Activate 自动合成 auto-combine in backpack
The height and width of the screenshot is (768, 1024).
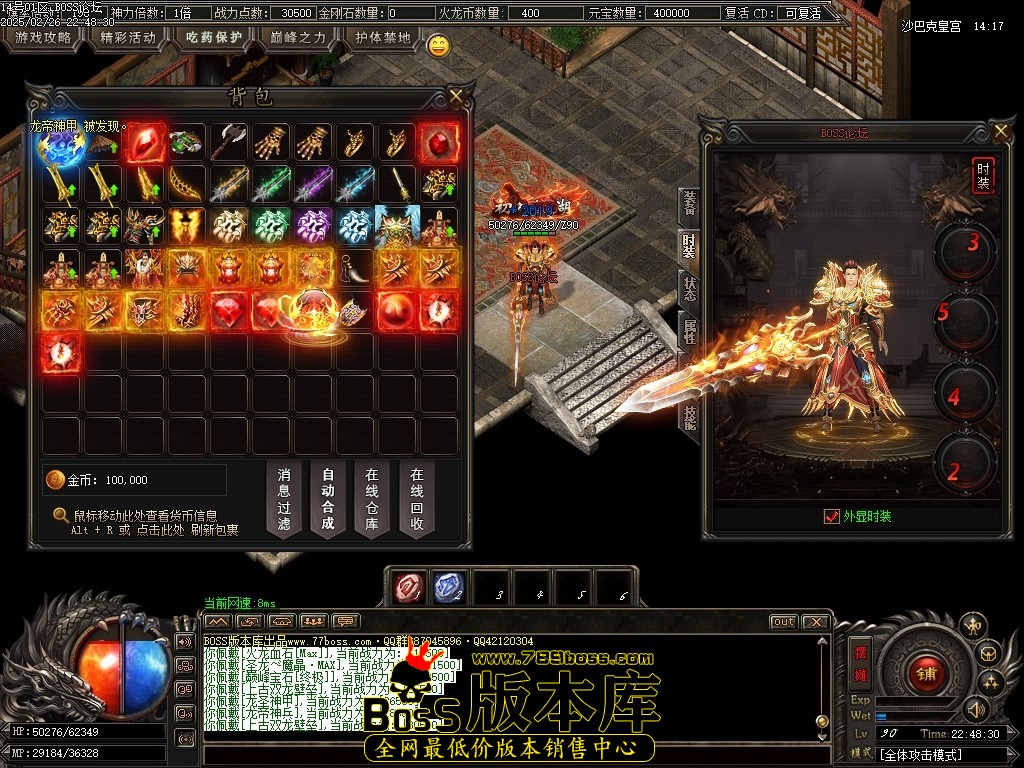pyautogui.click(x=328, y=499)
